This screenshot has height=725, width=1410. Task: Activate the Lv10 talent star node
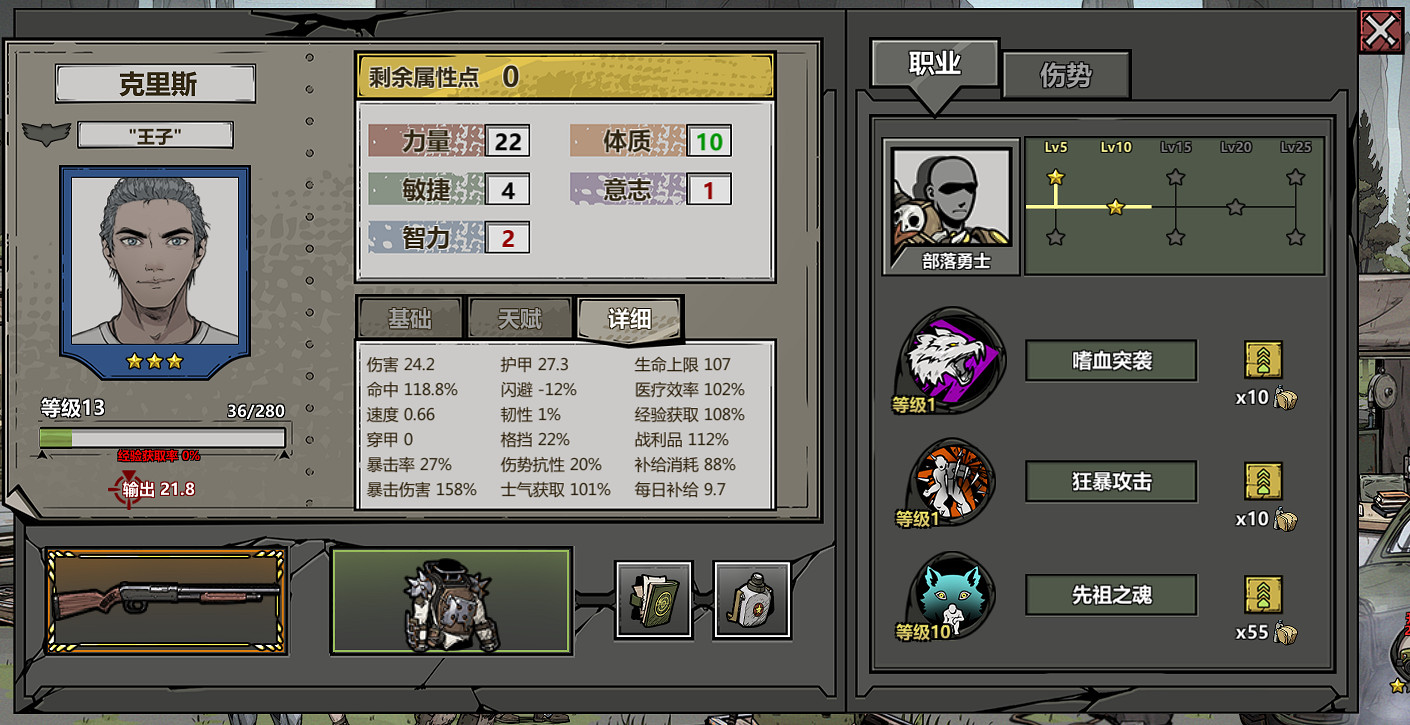1116,207
